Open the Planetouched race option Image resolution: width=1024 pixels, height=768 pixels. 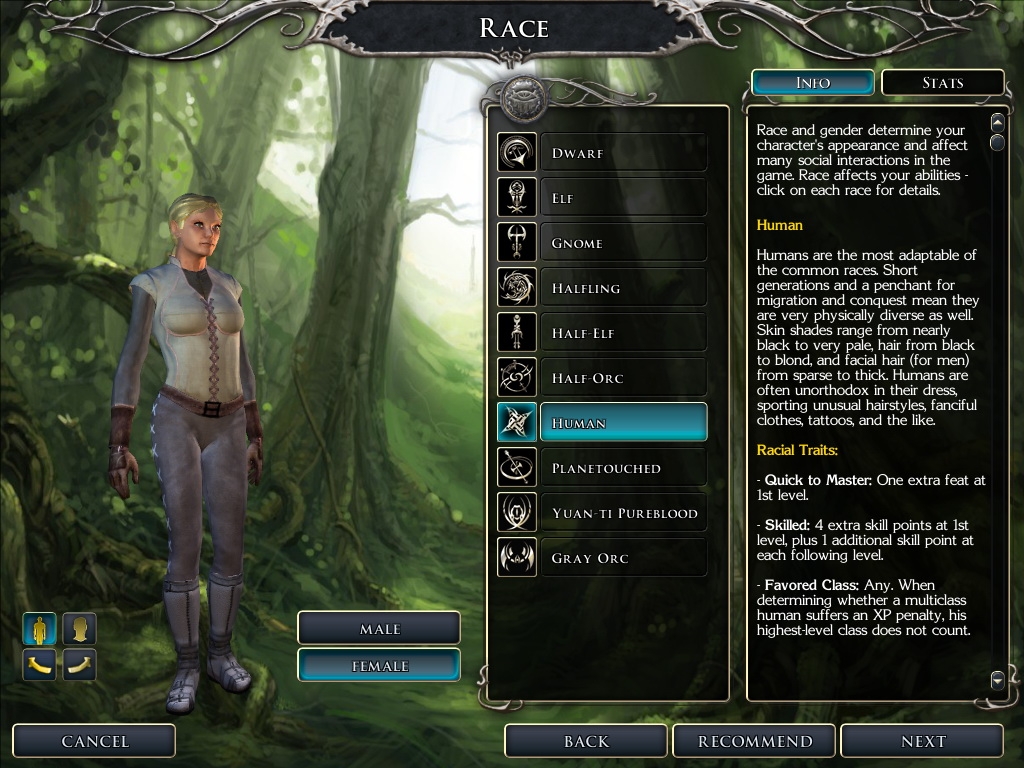click(x=622, y=468)
